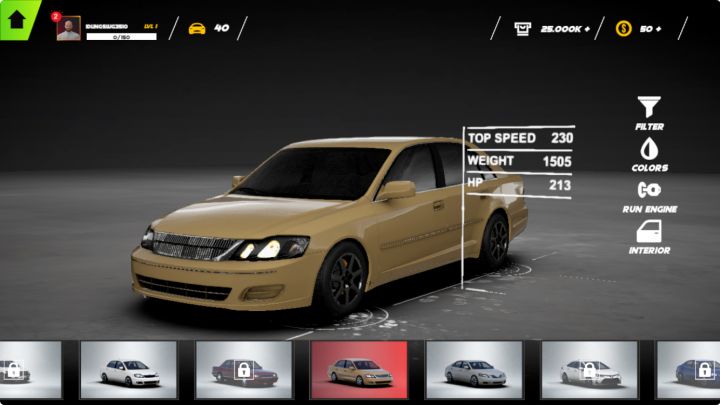Choose the unlocked silver sedan thumbnail
The width and height of the screenshot is (720, 405).
coord(474,370)
